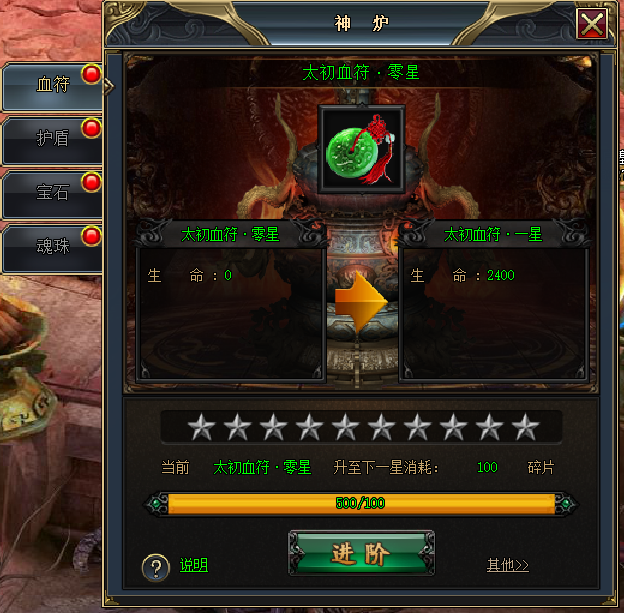The width and height of the screenshot is (624, 613).
Task: Switch to the 血符 tab
Action: (x=53, y=86)
